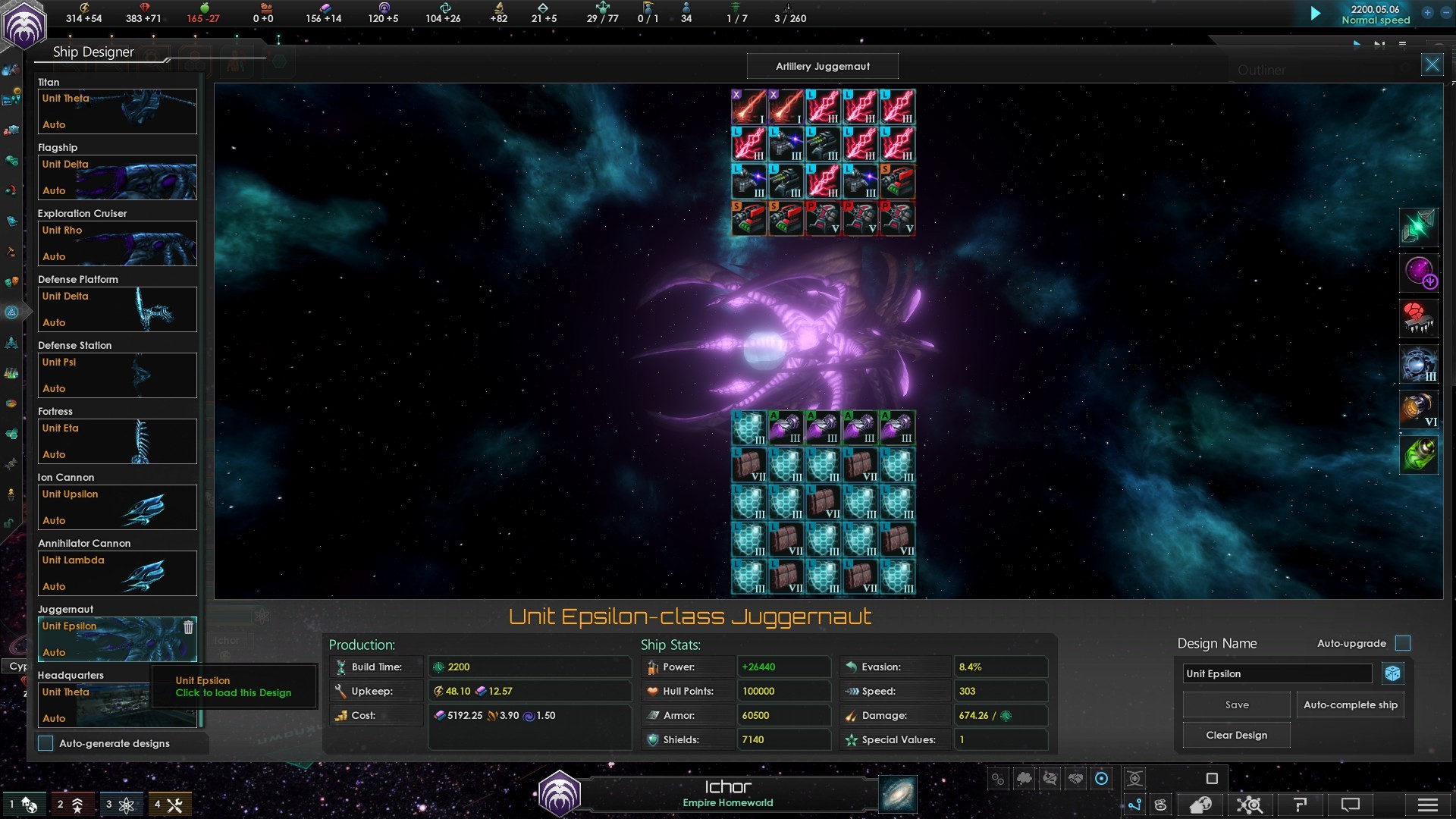Viewport: 1456px width, 819px height.
Task: Open the Artillery Juggernaut section selector
Action: point(822,66)
